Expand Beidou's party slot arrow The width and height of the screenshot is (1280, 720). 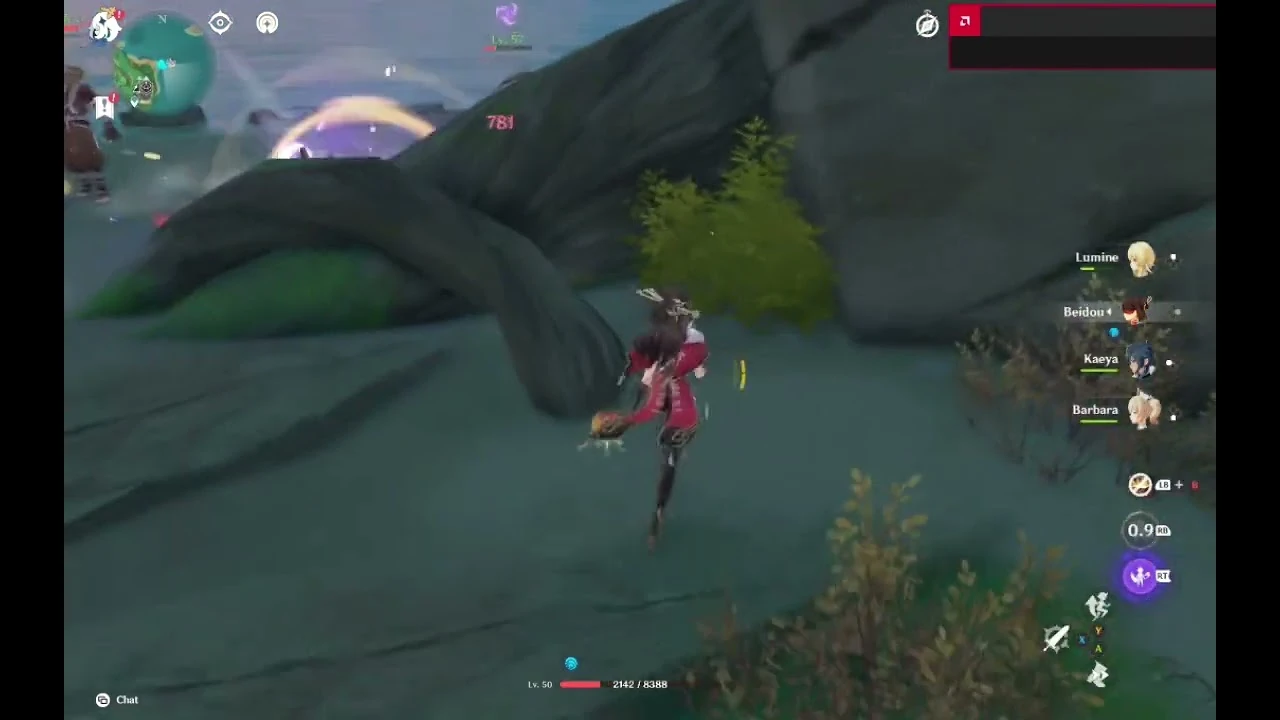point(1110,311)
